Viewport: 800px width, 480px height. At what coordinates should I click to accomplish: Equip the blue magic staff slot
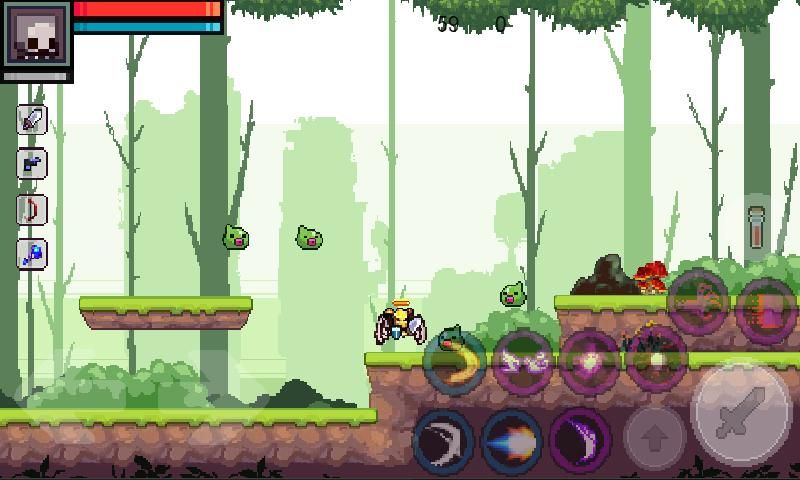tap(33, 254)
